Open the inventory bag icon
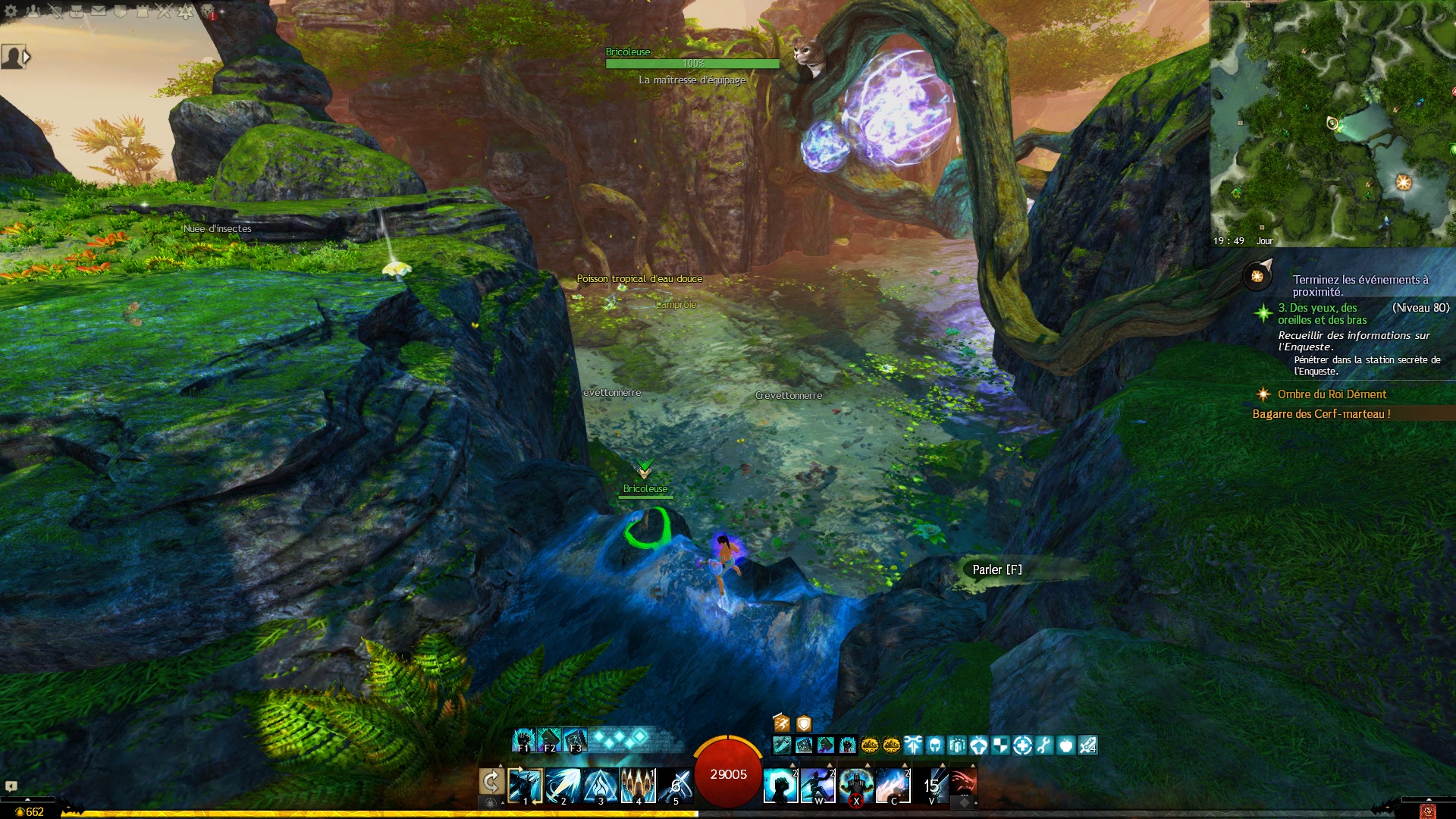 click(76, 11)
